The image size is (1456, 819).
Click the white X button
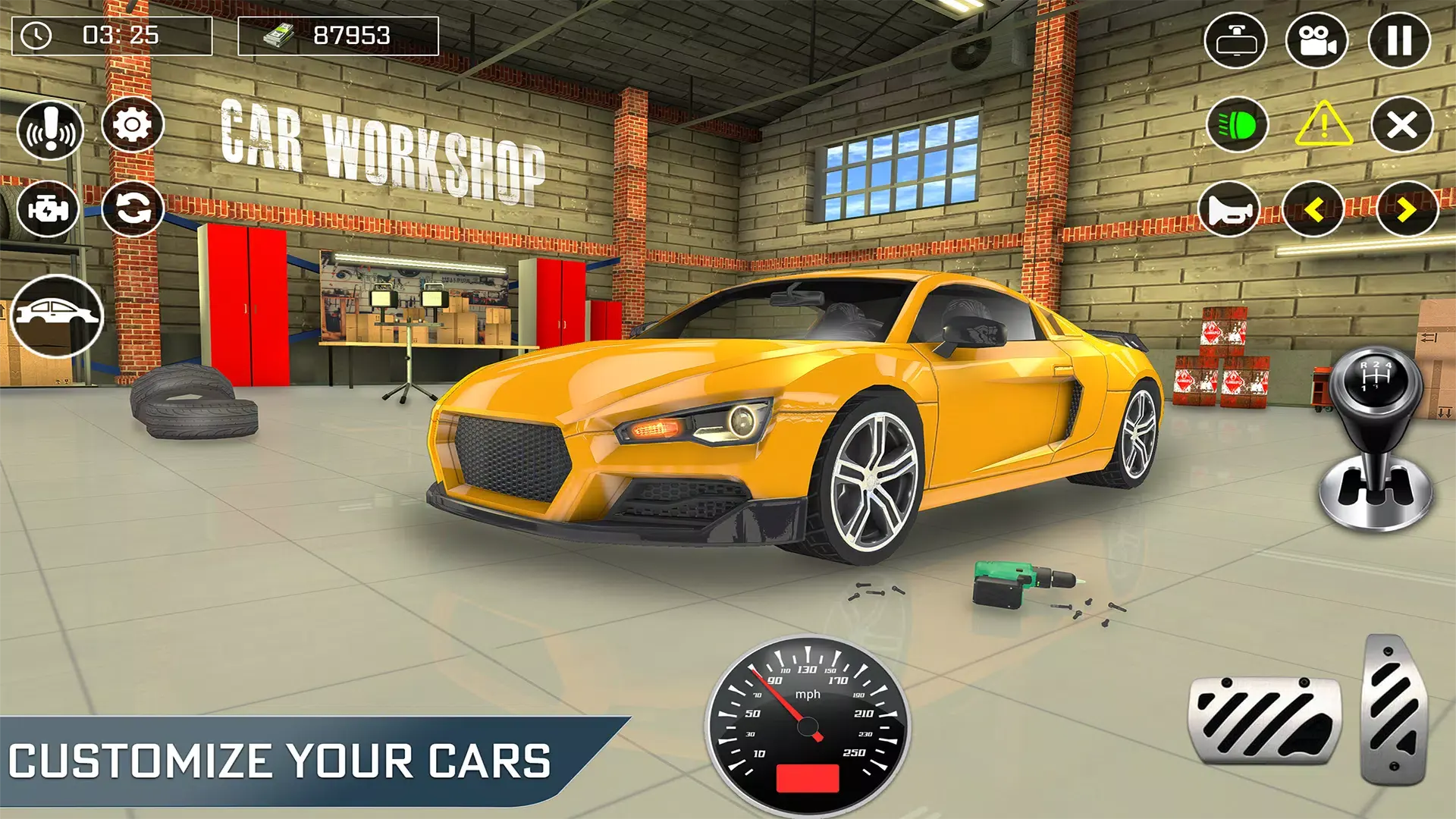coord(1401,124)
